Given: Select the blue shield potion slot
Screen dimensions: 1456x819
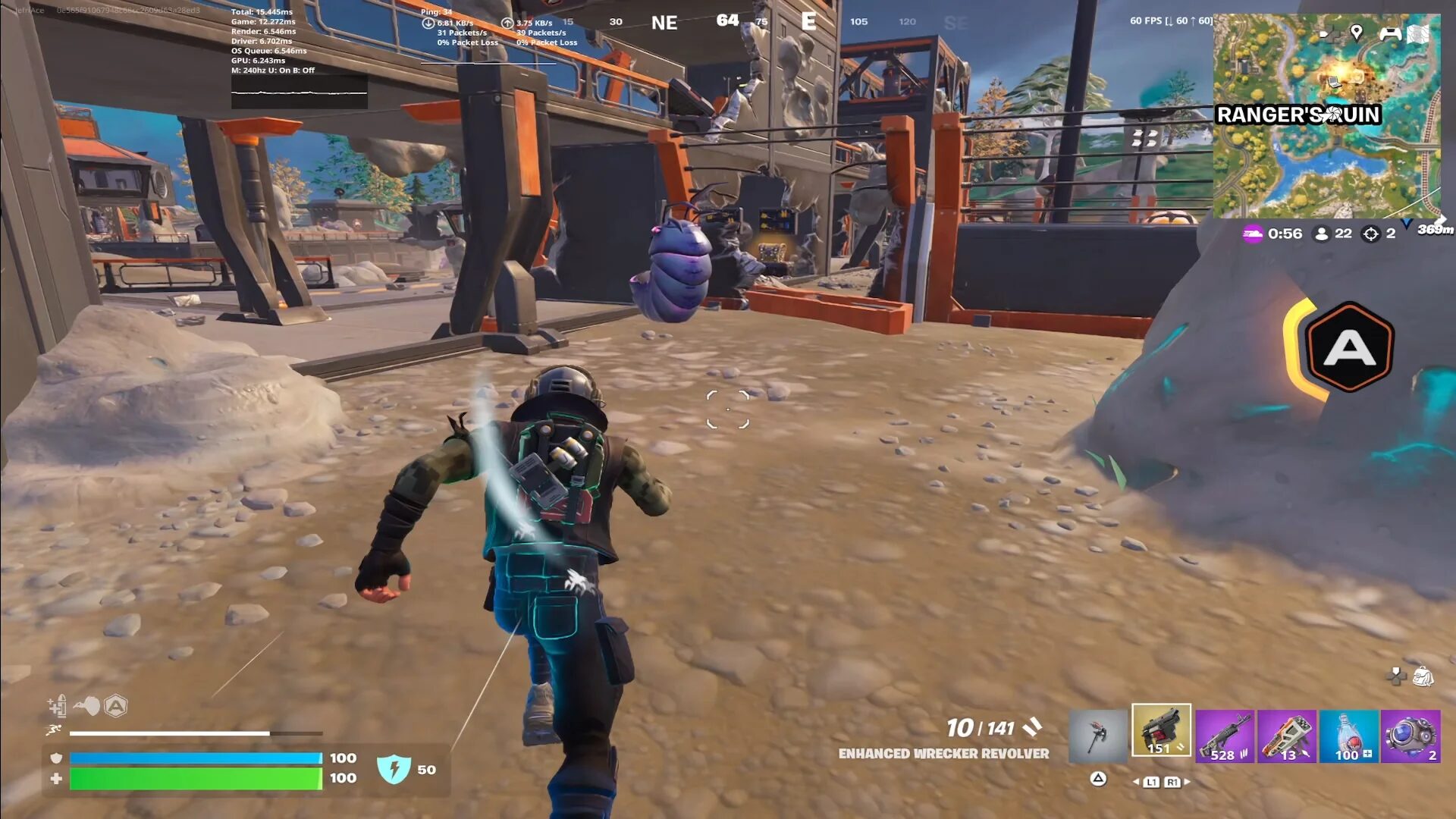Looking at the screenshot, I should (1348, 736).
